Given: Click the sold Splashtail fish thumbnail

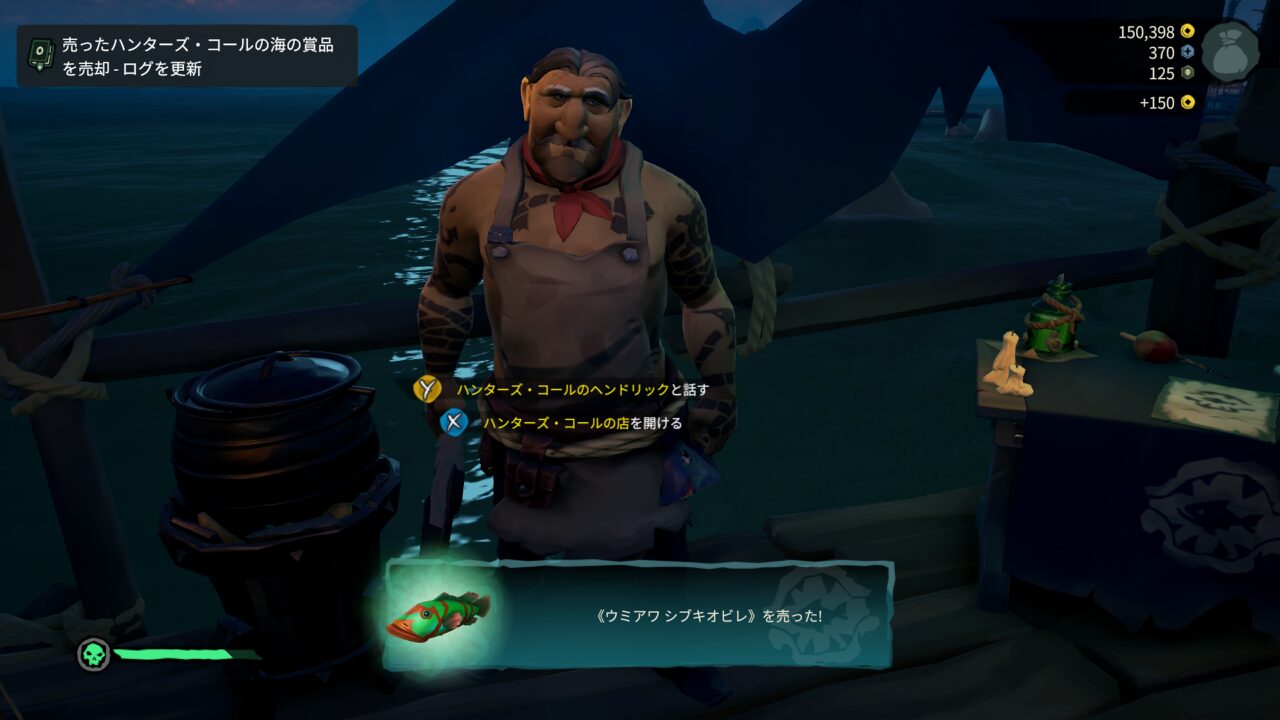Looking at the screenshot, I should coord(439,615).
